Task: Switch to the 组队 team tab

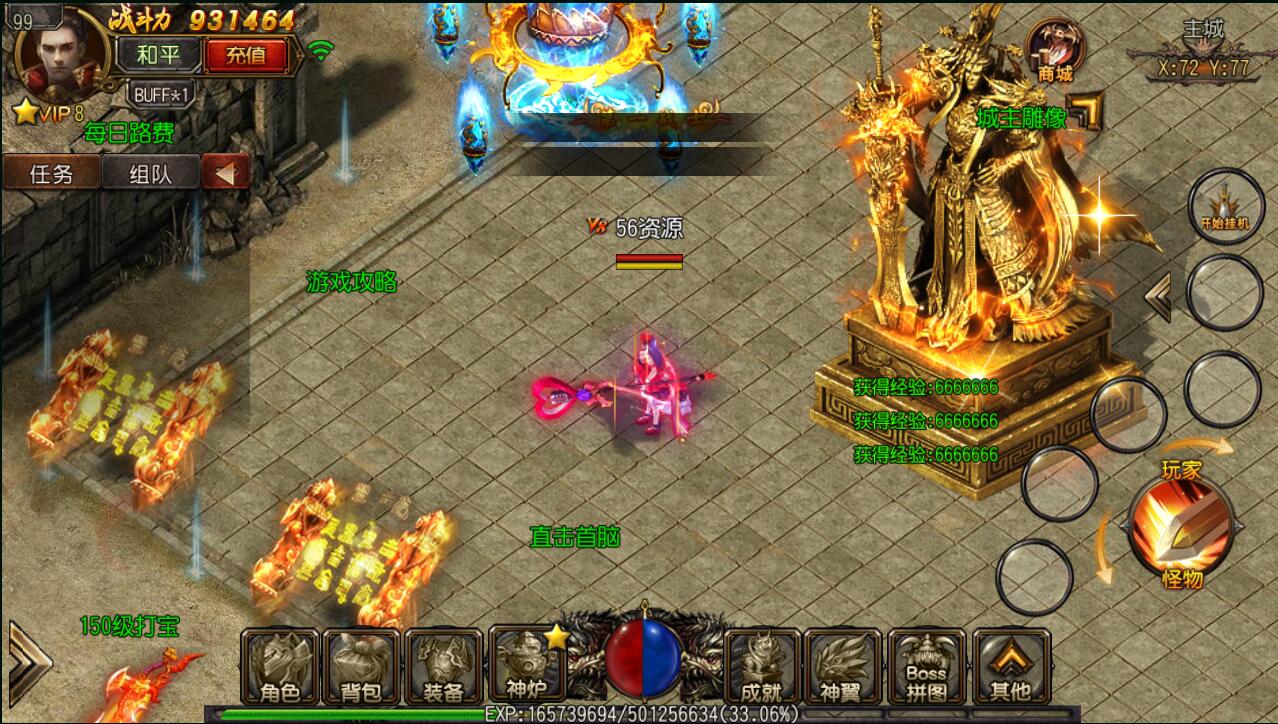Action: (150, 174)
